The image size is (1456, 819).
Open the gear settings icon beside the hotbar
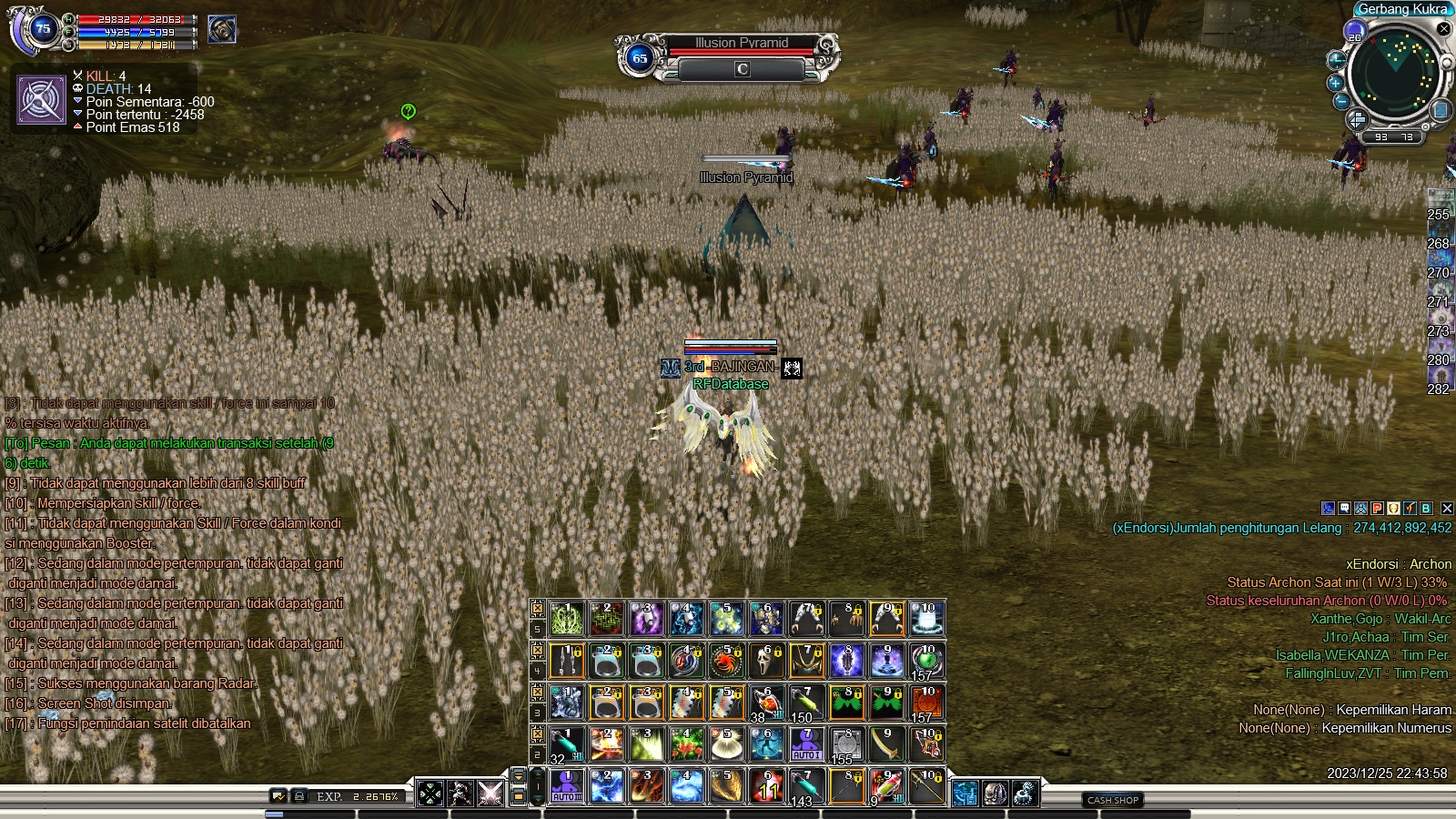pos(1025,794)
